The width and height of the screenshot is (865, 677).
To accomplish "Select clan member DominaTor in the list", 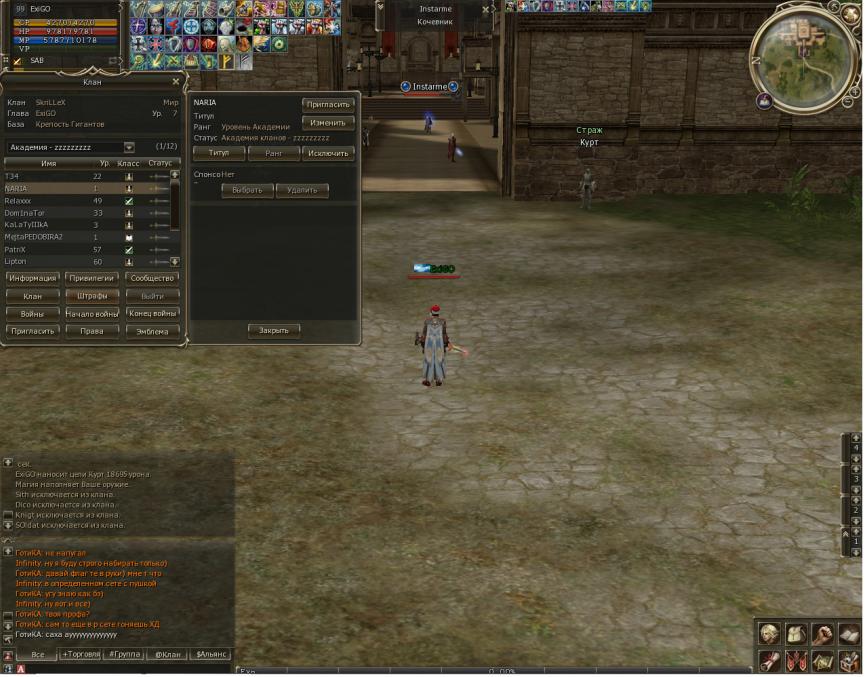I will (x=26, y=213).
